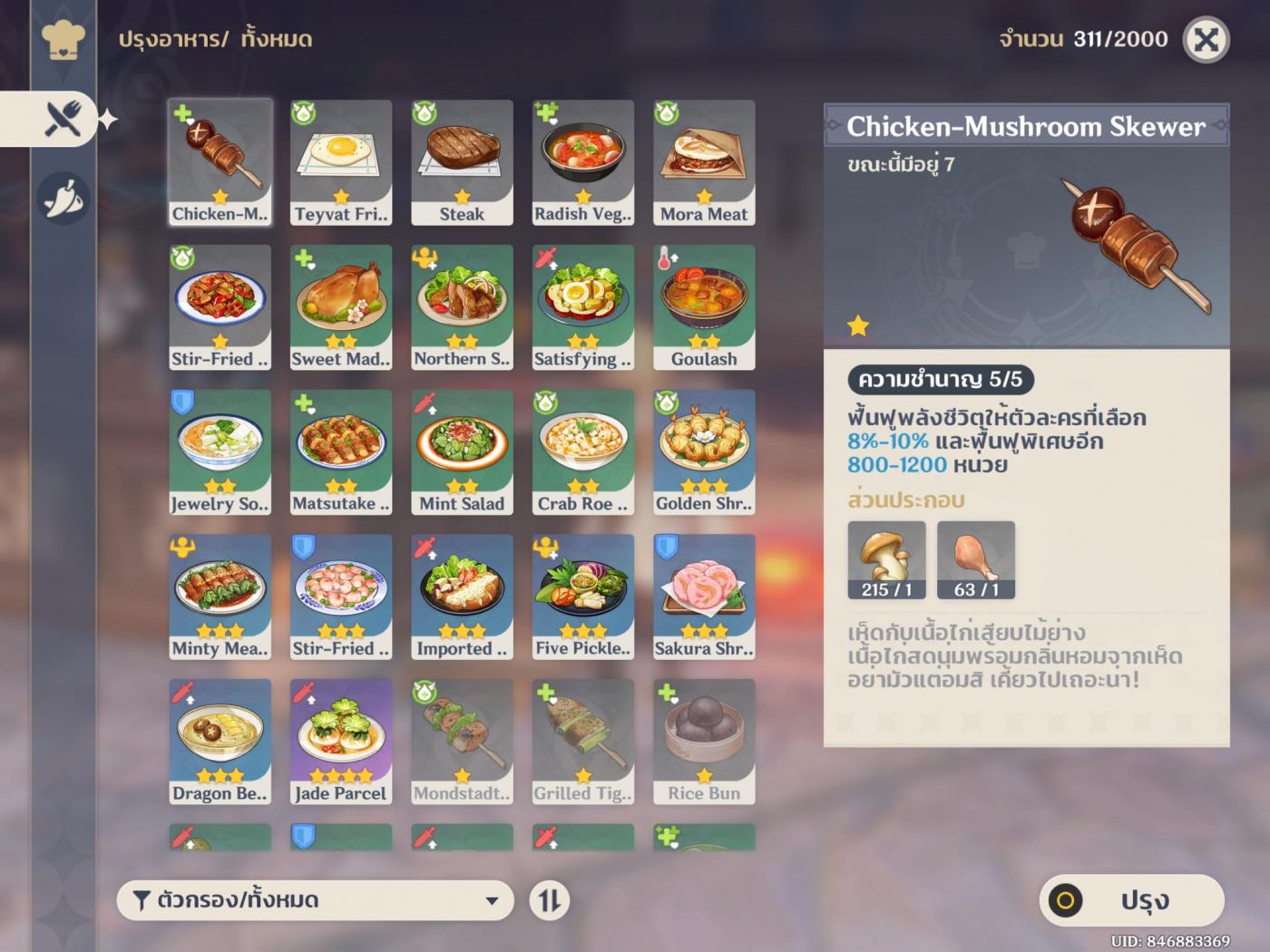The image size is (1270, 952).
Task: Choose the Jade Parcels recipe
Action: click(x=341, y=742)
